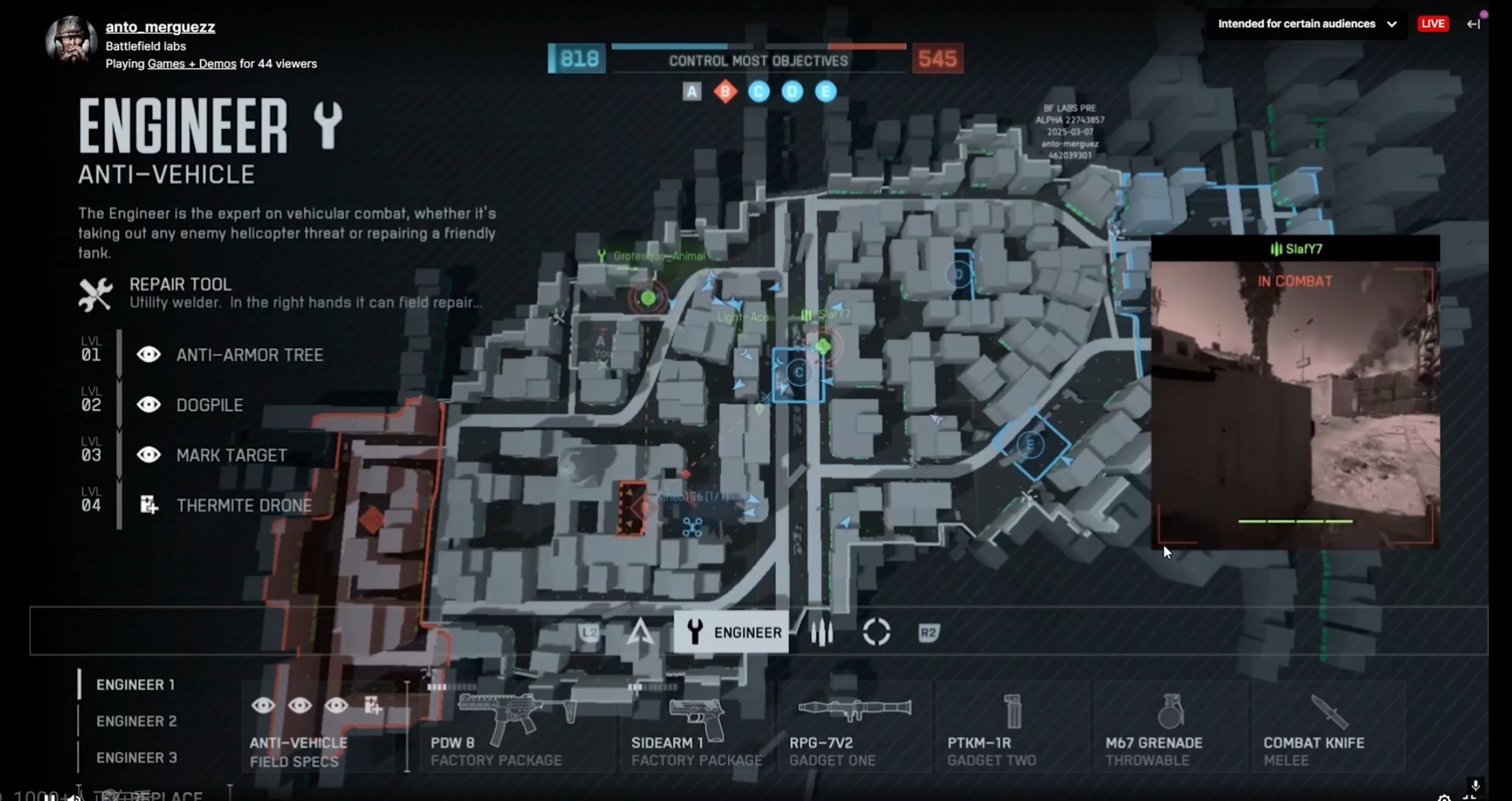Screen dimensions: 1512x801
Task: Select the Engineer class tab
Action: click(x=731, y=632)
